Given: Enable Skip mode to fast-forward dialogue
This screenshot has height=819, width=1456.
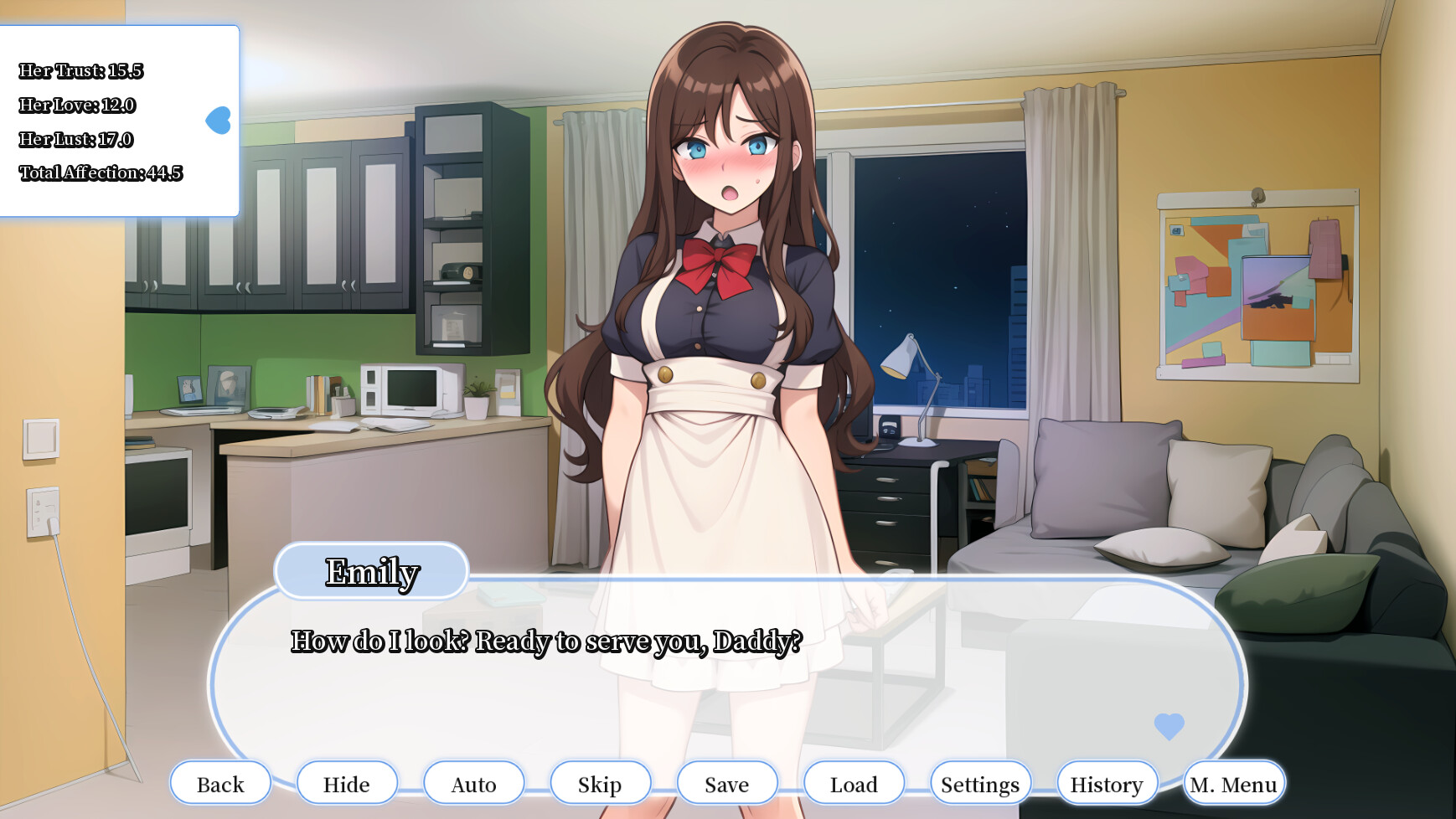Looking at the screenshot, I should tap(600, 784).
